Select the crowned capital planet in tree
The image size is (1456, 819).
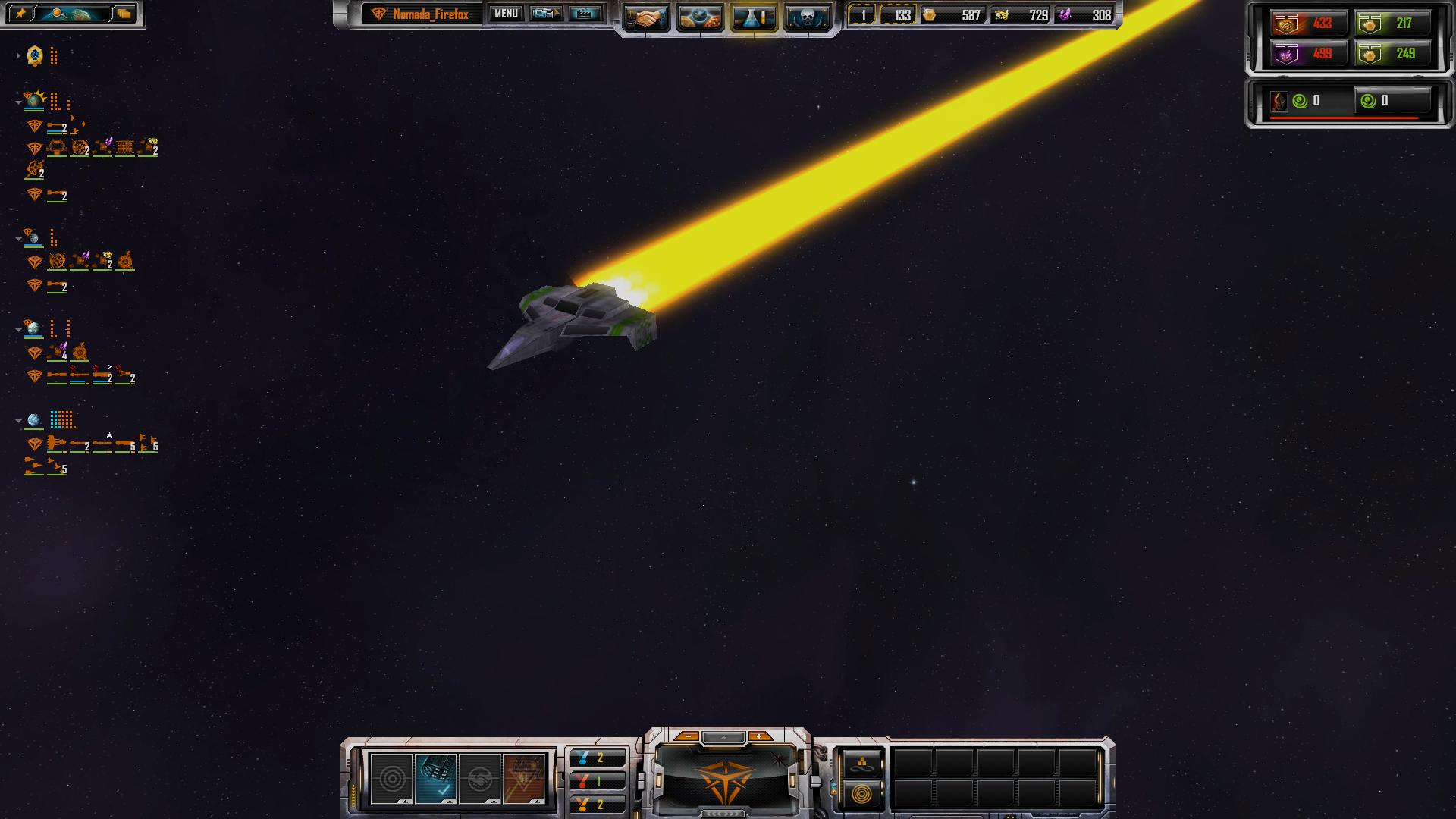point(34,100)
